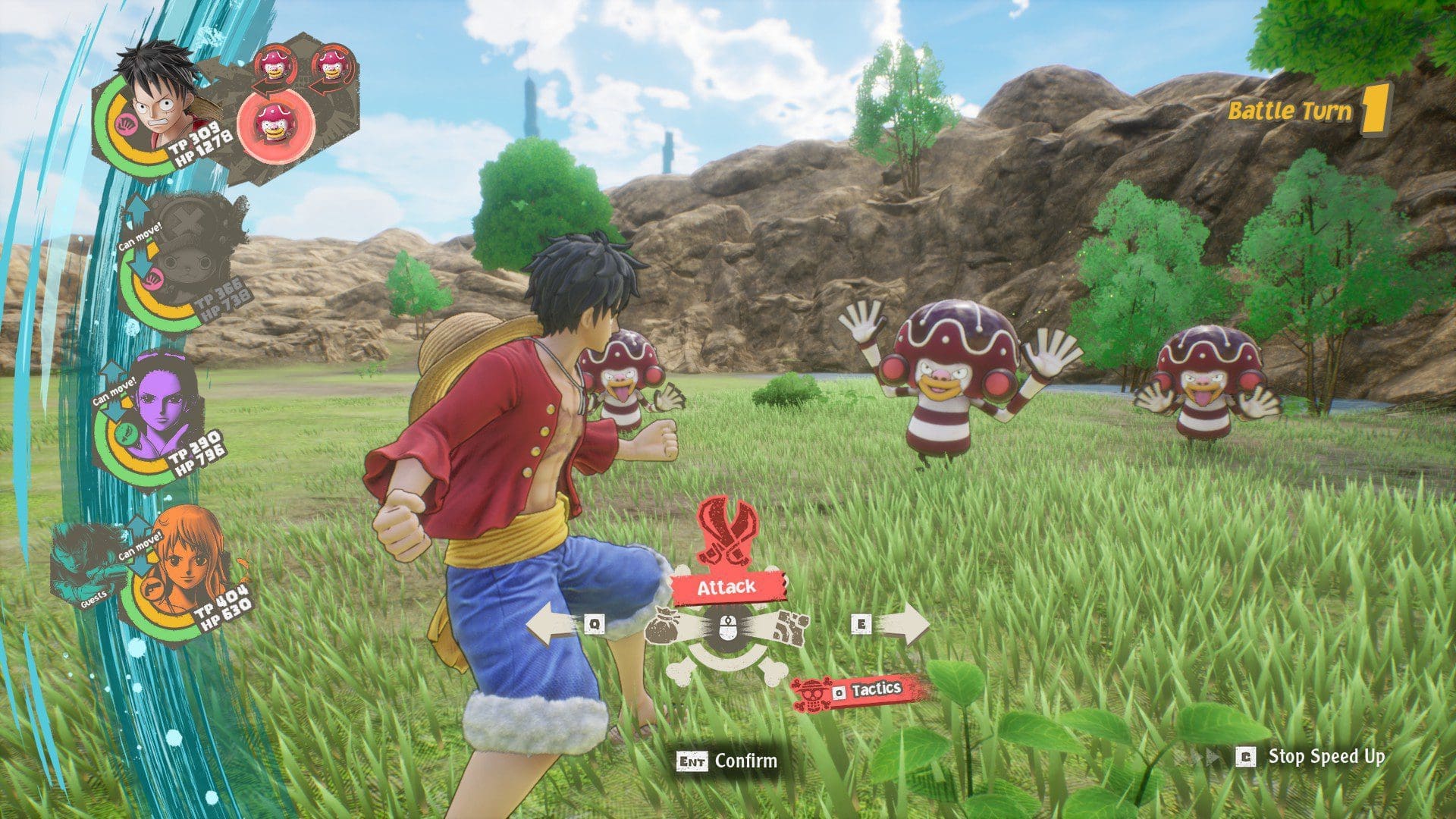Image resolution: width=1456 pixels, height=819 pixels.
Task: Choose the Attack command
Action: [x=726, y=587]
